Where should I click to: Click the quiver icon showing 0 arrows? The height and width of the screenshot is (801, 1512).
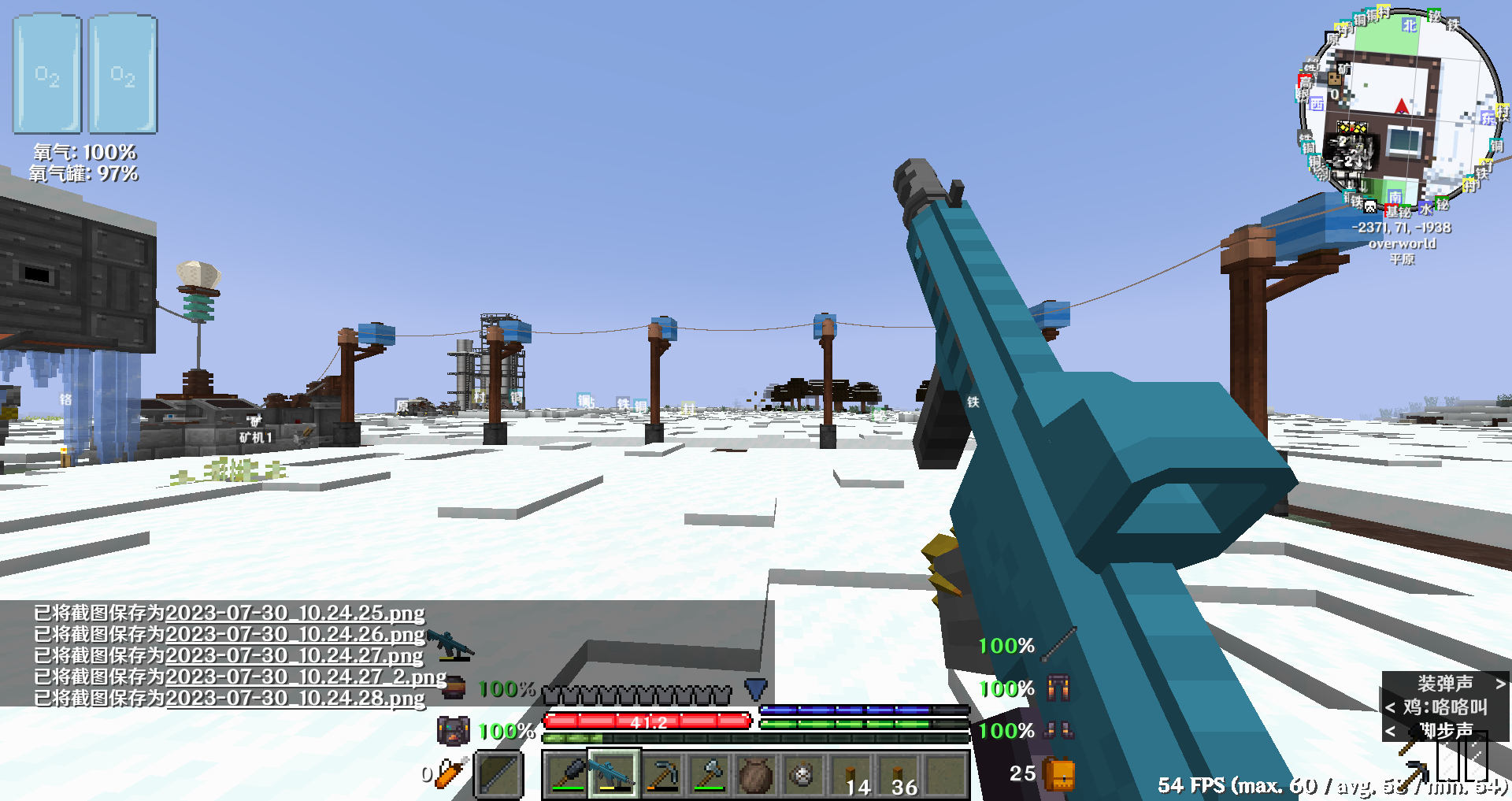[449, 773]
